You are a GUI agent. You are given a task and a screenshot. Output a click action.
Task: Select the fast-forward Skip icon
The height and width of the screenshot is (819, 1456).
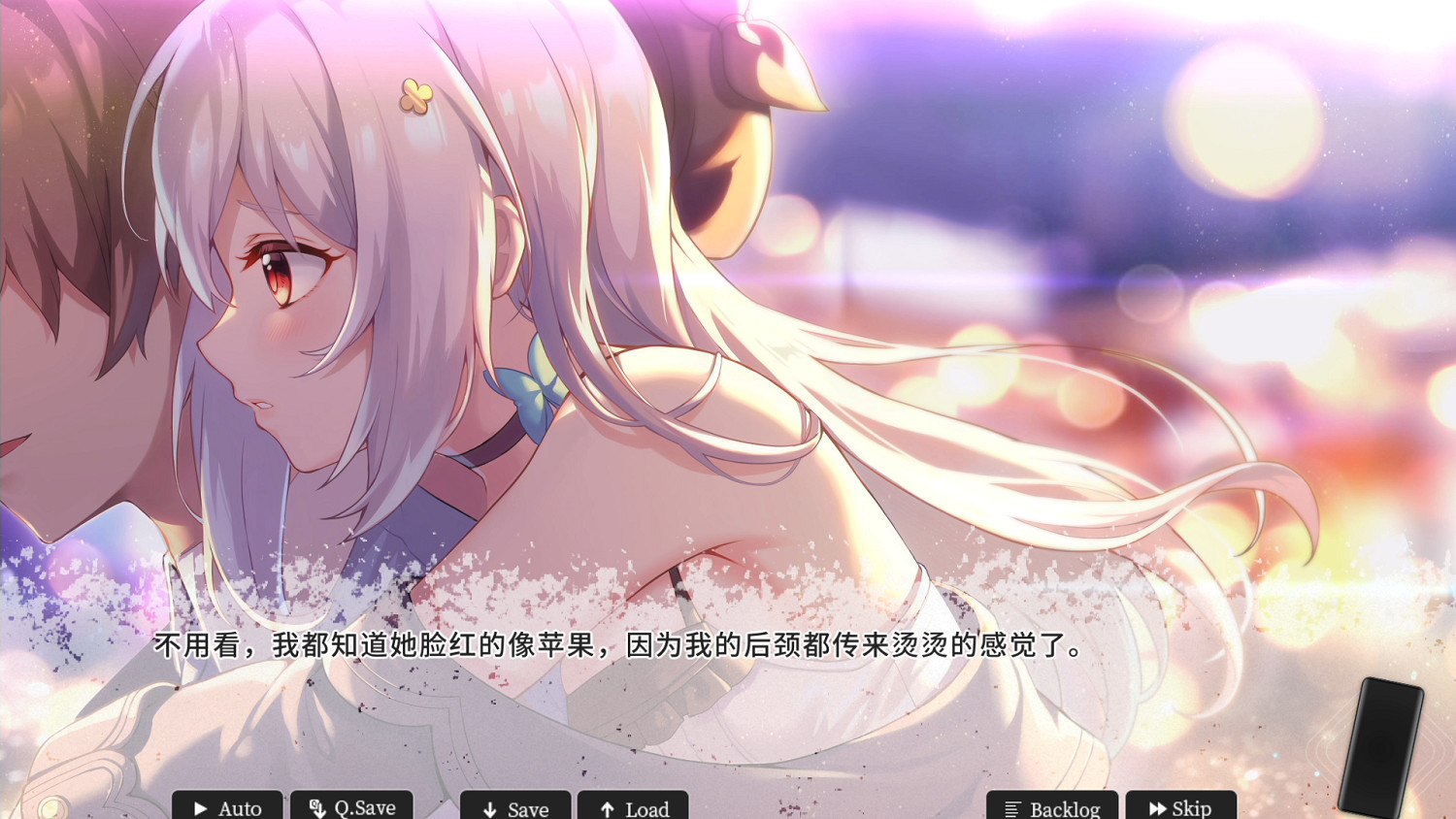[x=1157, y=807]
